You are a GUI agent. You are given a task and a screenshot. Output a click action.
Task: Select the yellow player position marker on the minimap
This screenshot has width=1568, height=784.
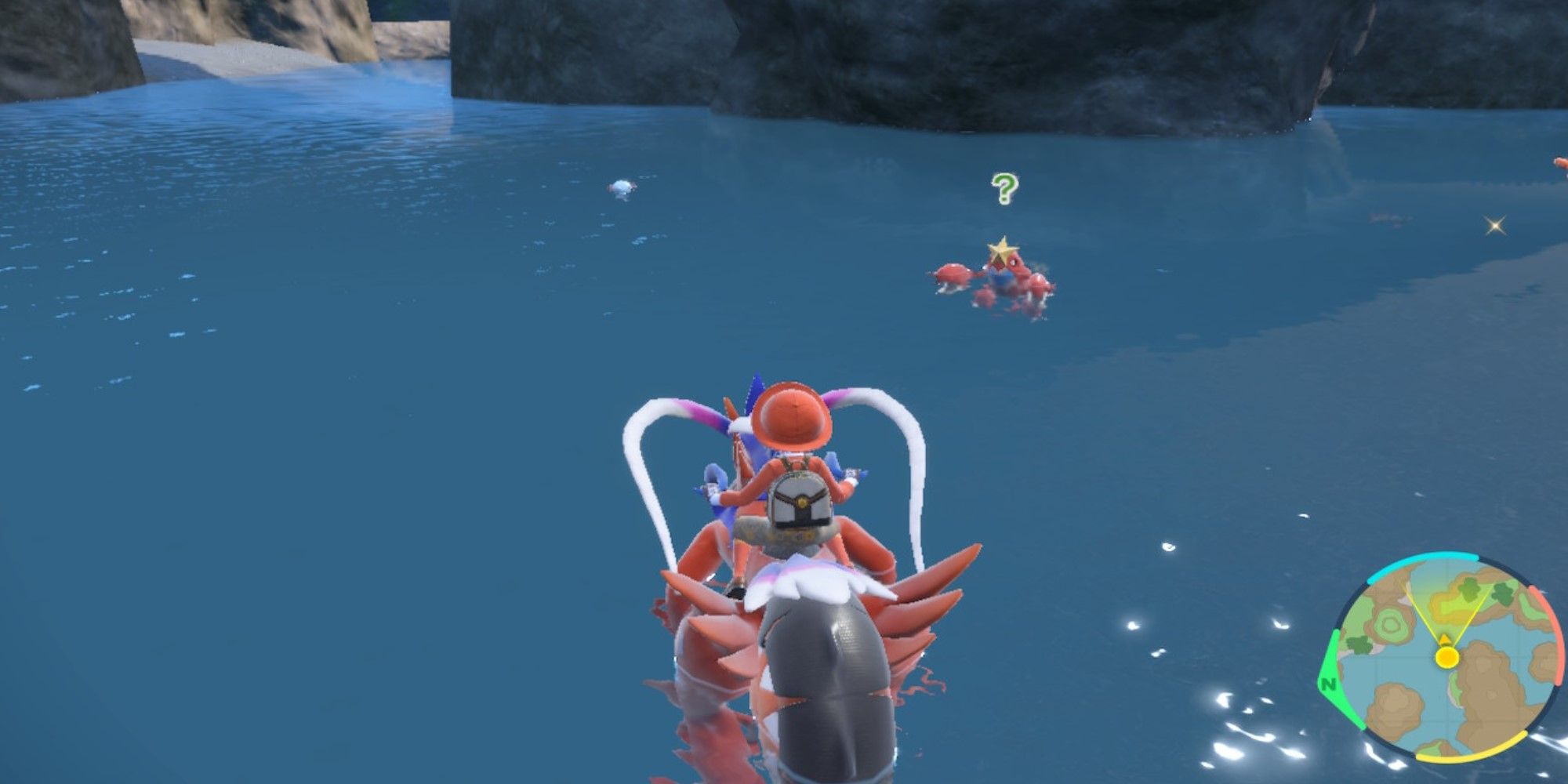click(1447, 657)
